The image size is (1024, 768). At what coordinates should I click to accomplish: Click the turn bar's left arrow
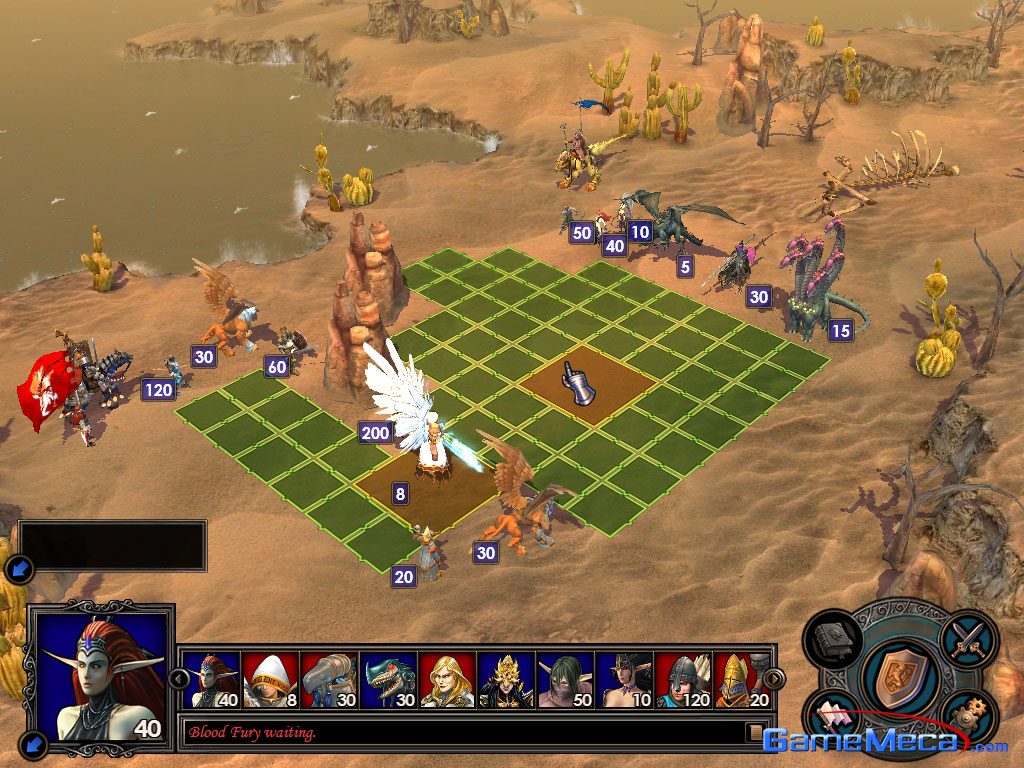coord(179,679)
